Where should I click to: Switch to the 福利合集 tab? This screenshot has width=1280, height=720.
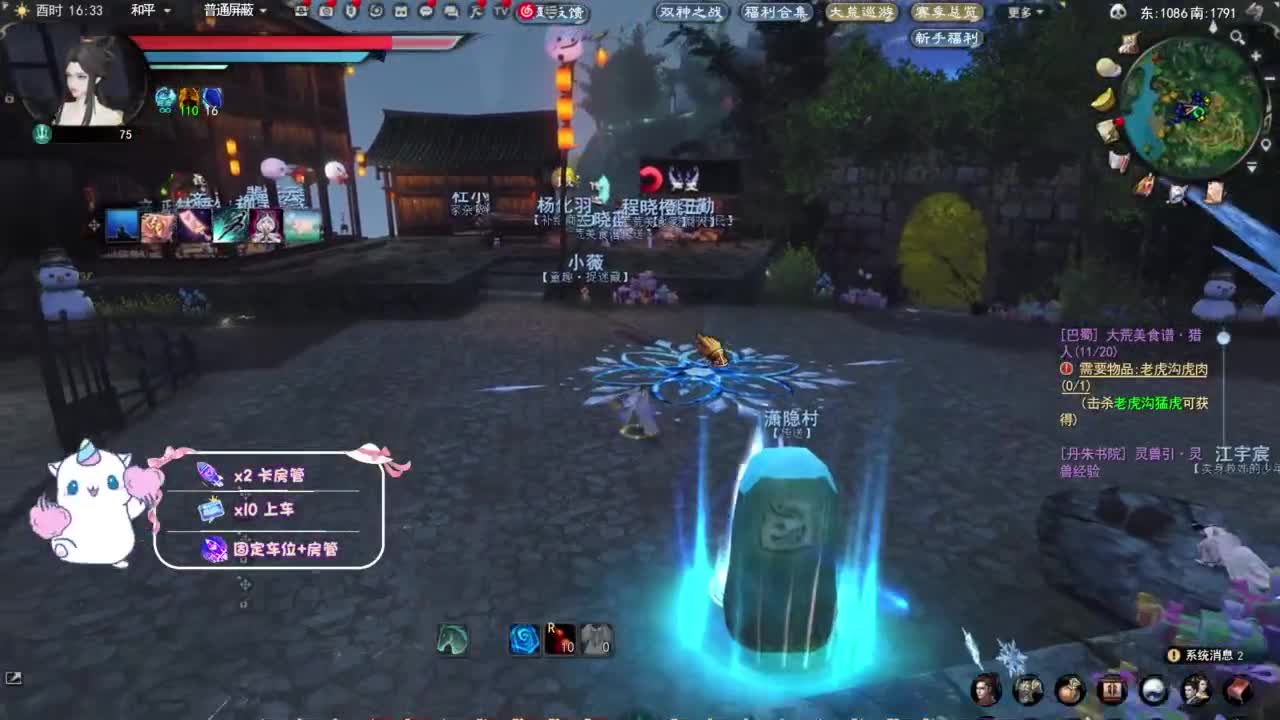coord(775,13)
